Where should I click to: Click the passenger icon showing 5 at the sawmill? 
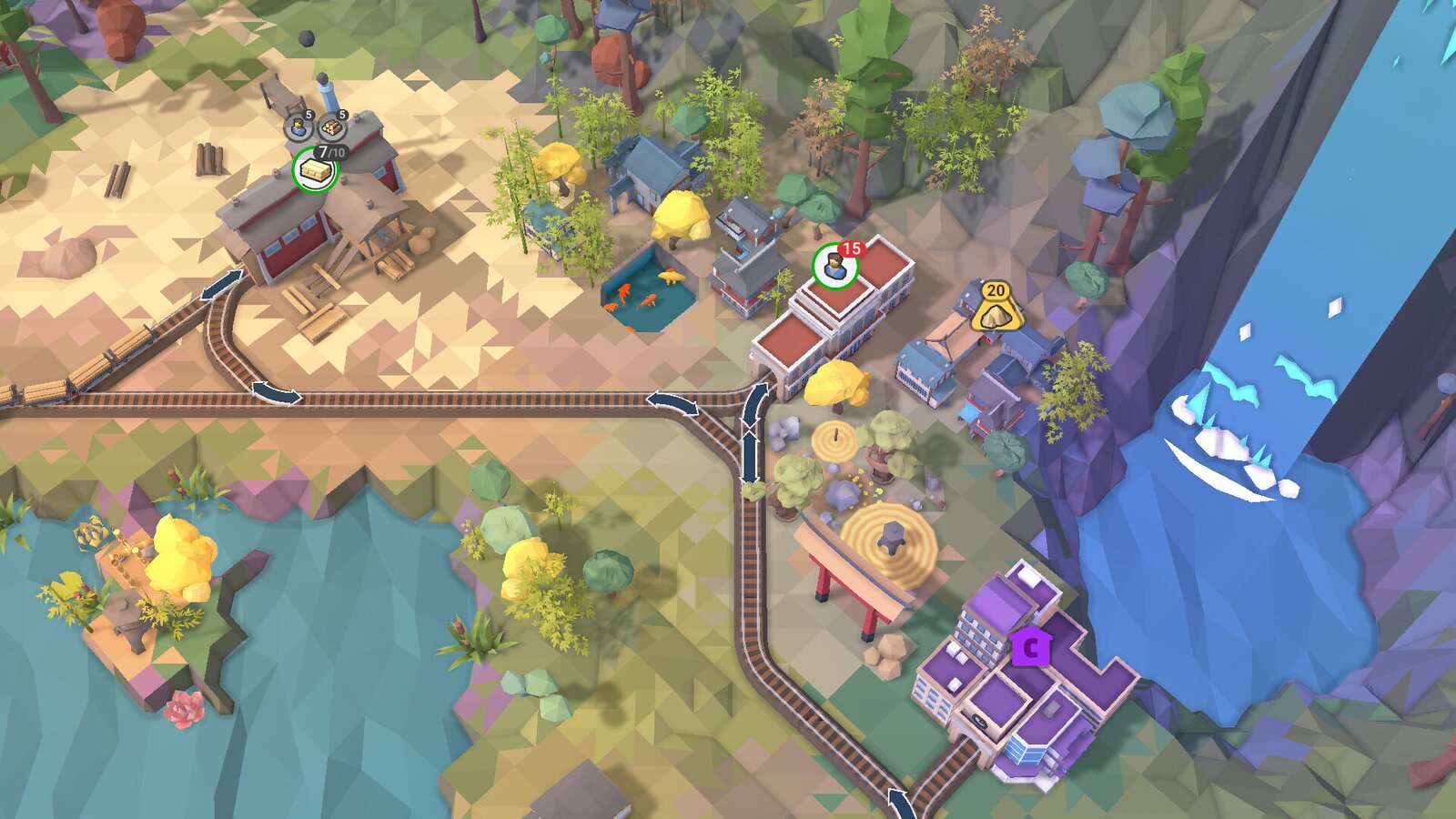[x=298, y=127]
